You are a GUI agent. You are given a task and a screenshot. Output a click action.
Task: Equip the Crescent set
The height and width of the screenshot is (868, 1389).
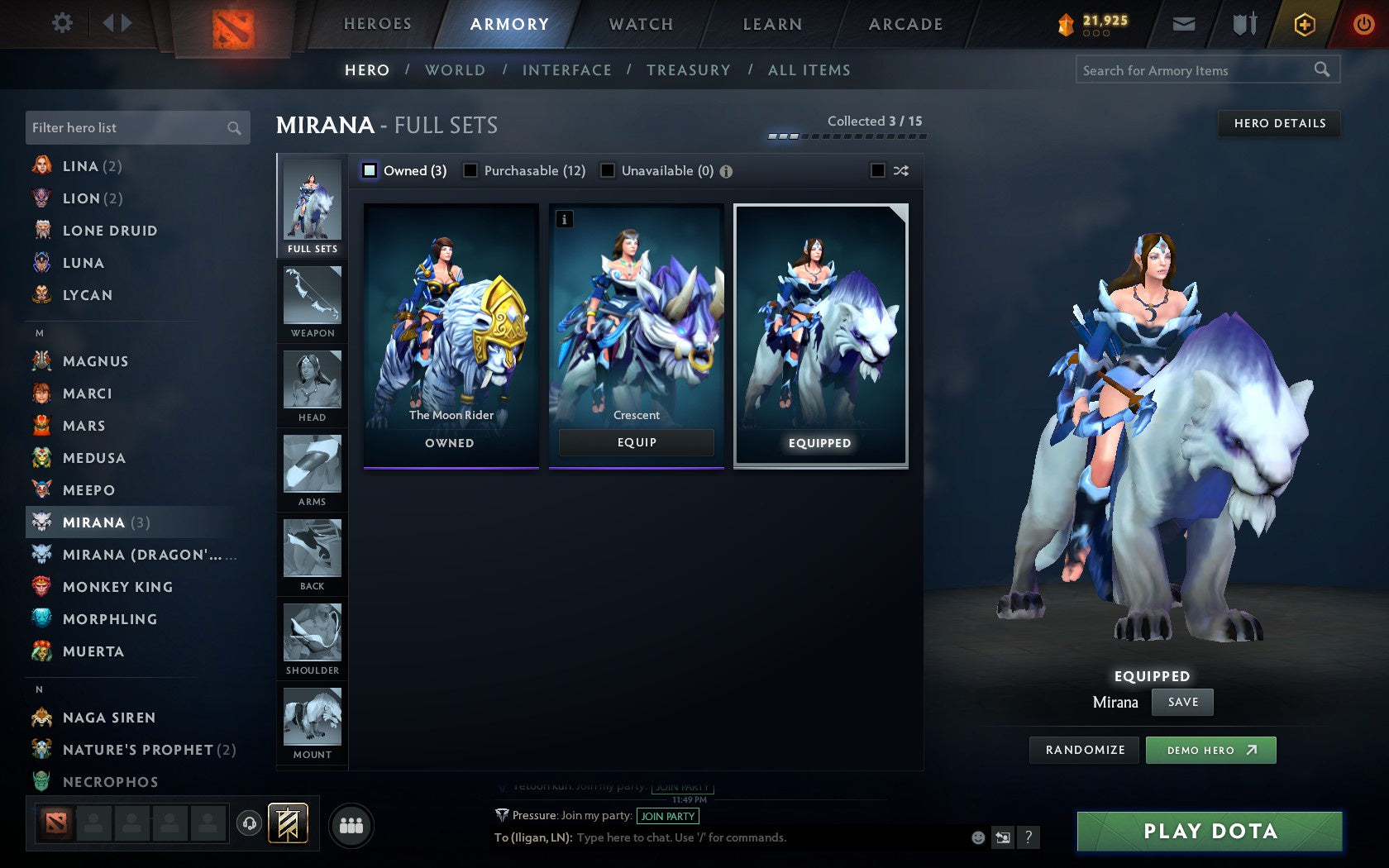click(636, 442)
